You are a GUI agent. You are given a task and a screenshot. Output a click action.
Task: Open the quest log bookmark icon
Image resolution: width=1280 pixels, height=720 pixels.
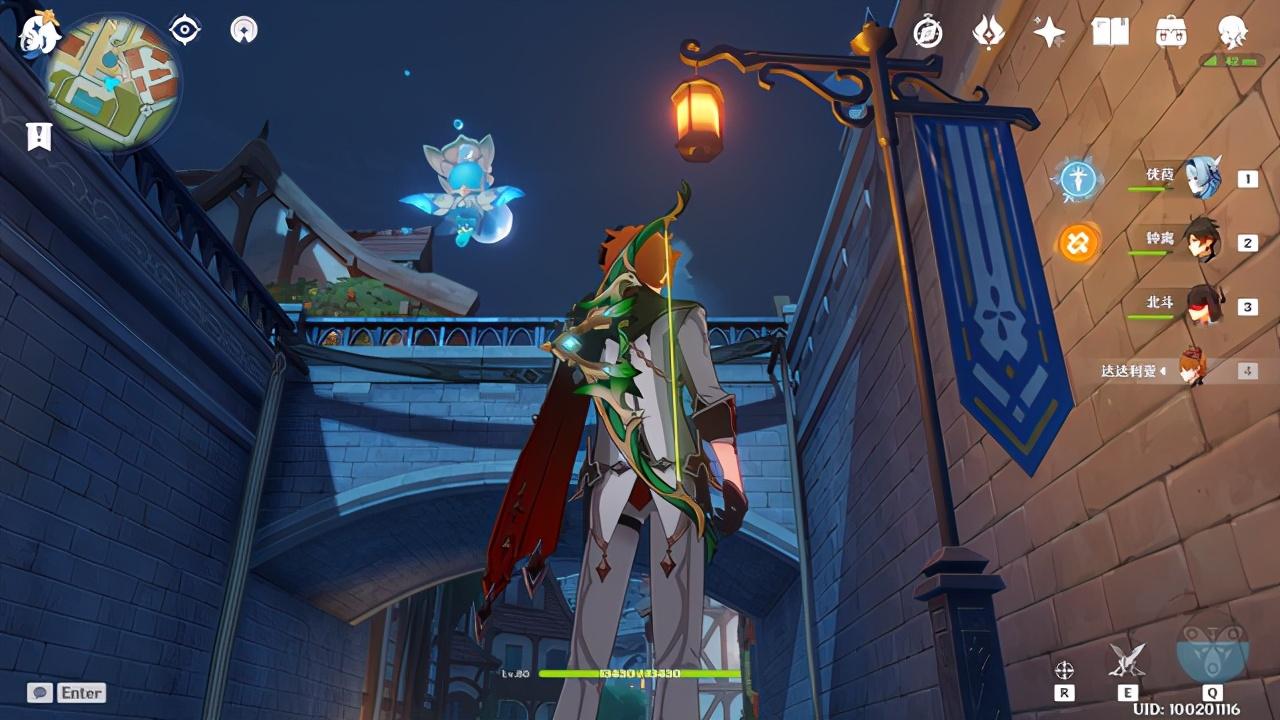click(x=39, y=137)
